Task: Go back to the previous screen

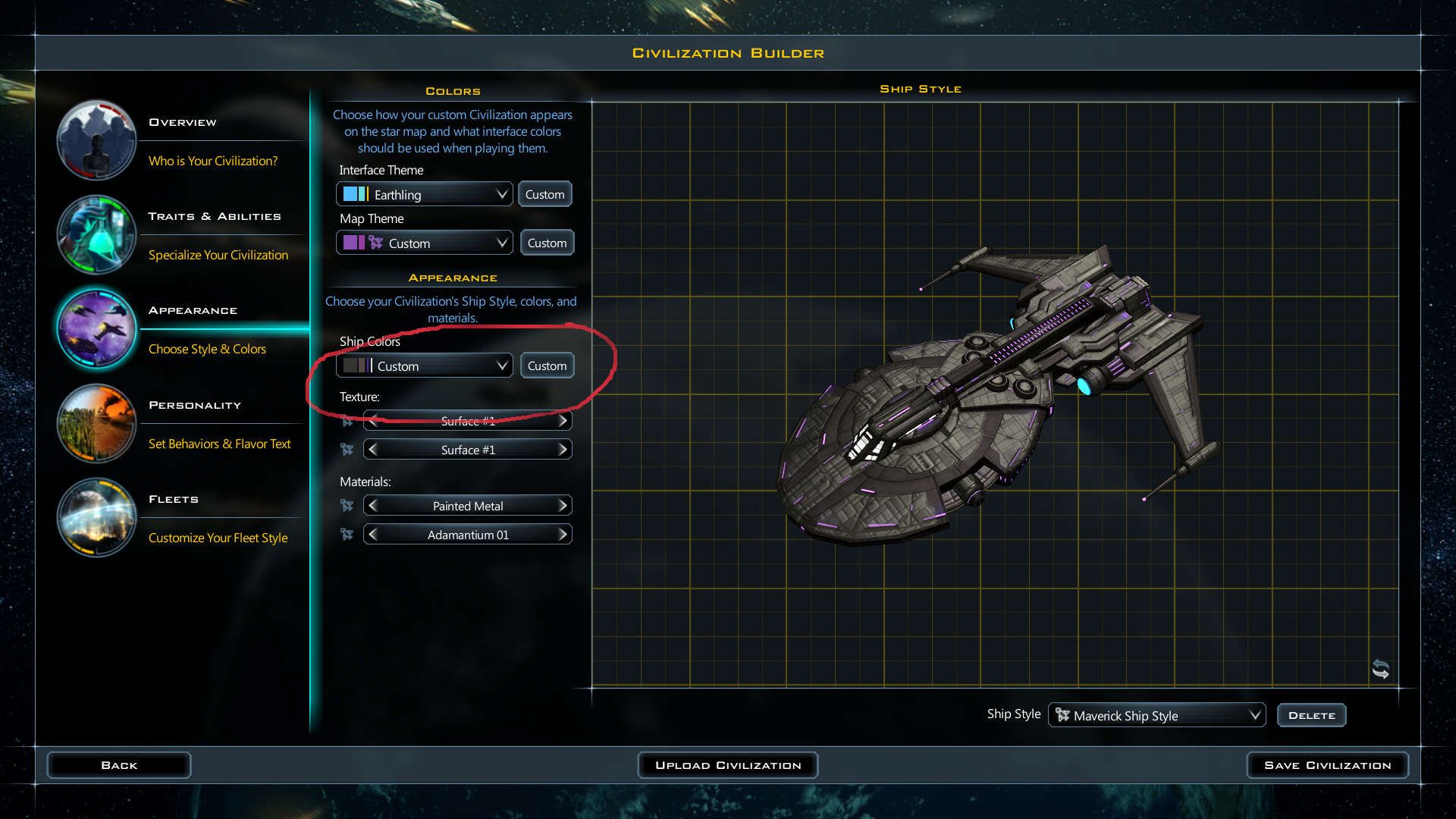Action: (119, 765)
